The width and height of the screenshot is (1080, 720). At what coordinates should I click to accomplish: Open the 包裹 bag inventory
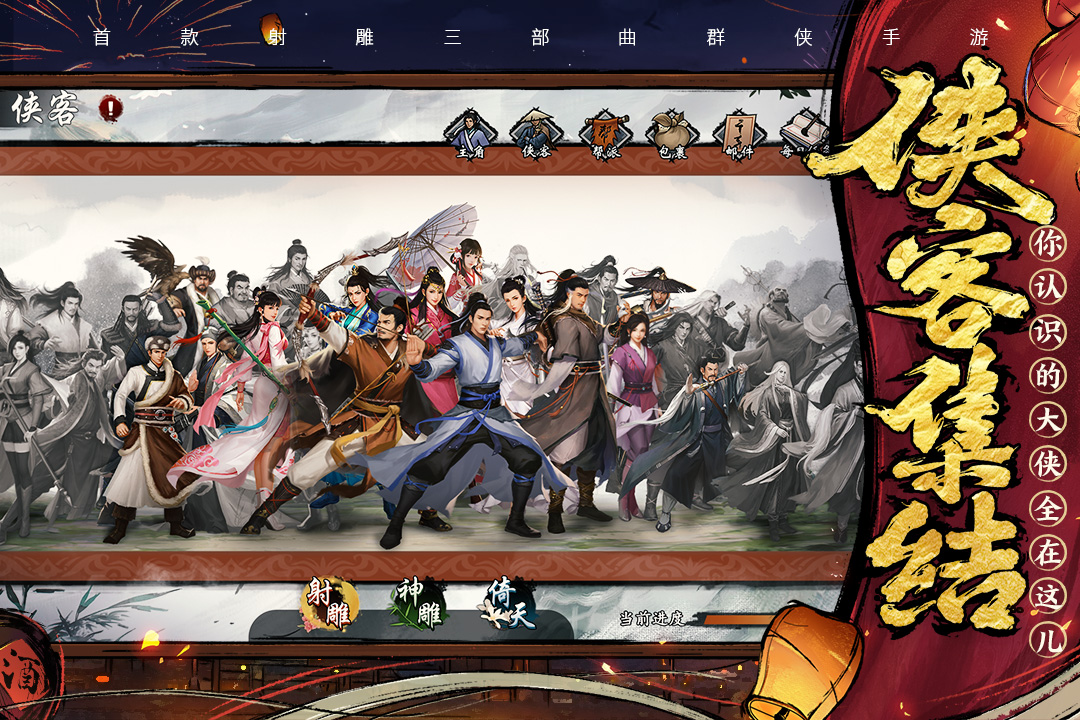click(672, 134)
